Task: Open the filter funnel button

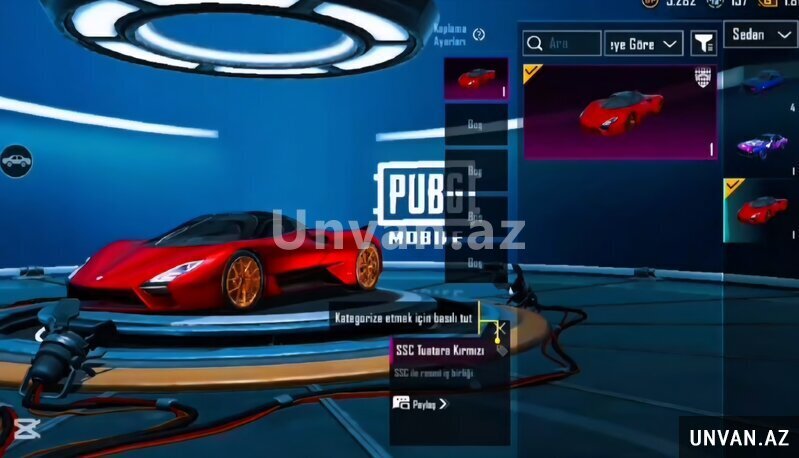Action: click(x=704, y=43)
